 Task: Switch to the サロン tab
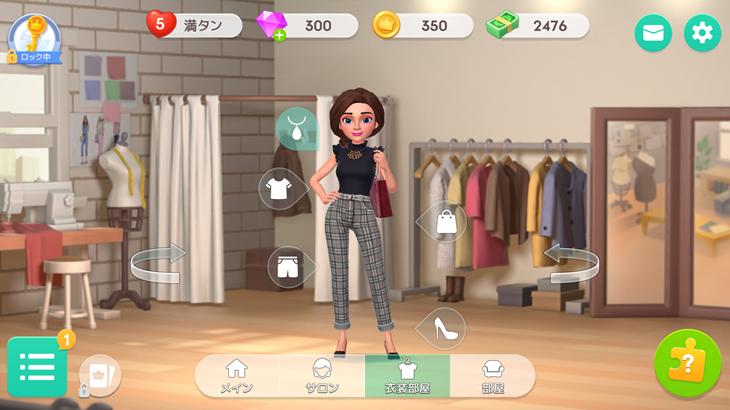[322, 376]
